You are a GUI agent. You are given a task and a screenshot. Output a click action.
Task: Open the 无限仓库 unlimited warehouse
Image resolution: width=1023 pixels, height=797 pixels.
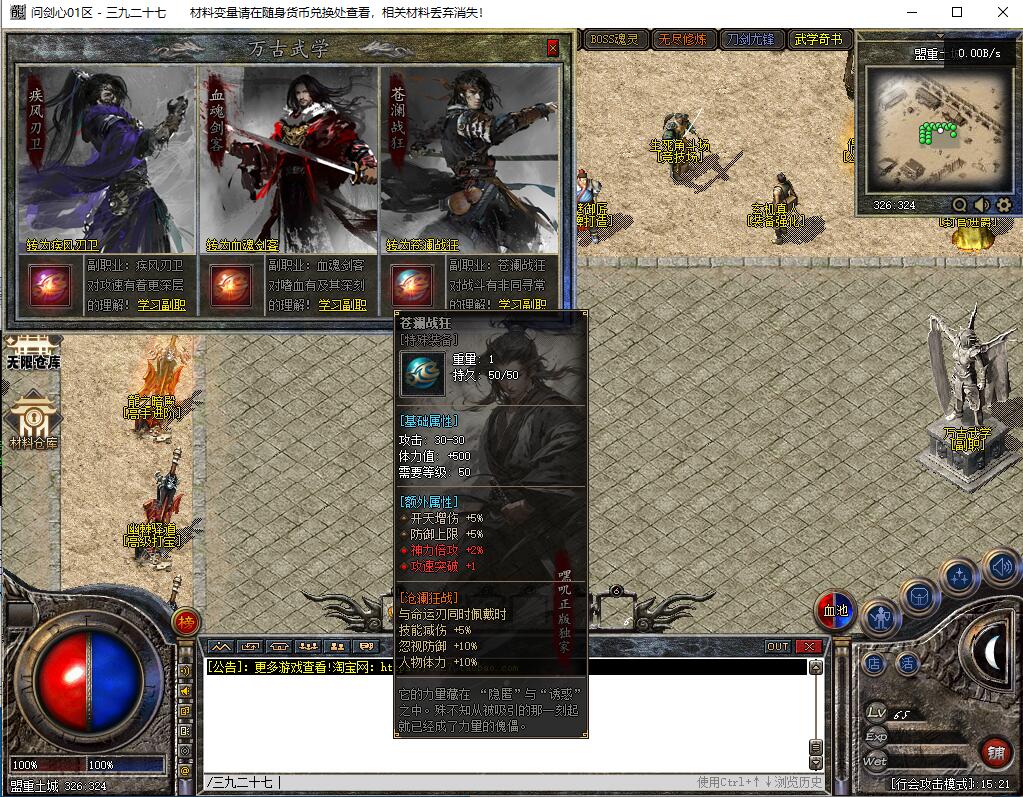point(33,348)
